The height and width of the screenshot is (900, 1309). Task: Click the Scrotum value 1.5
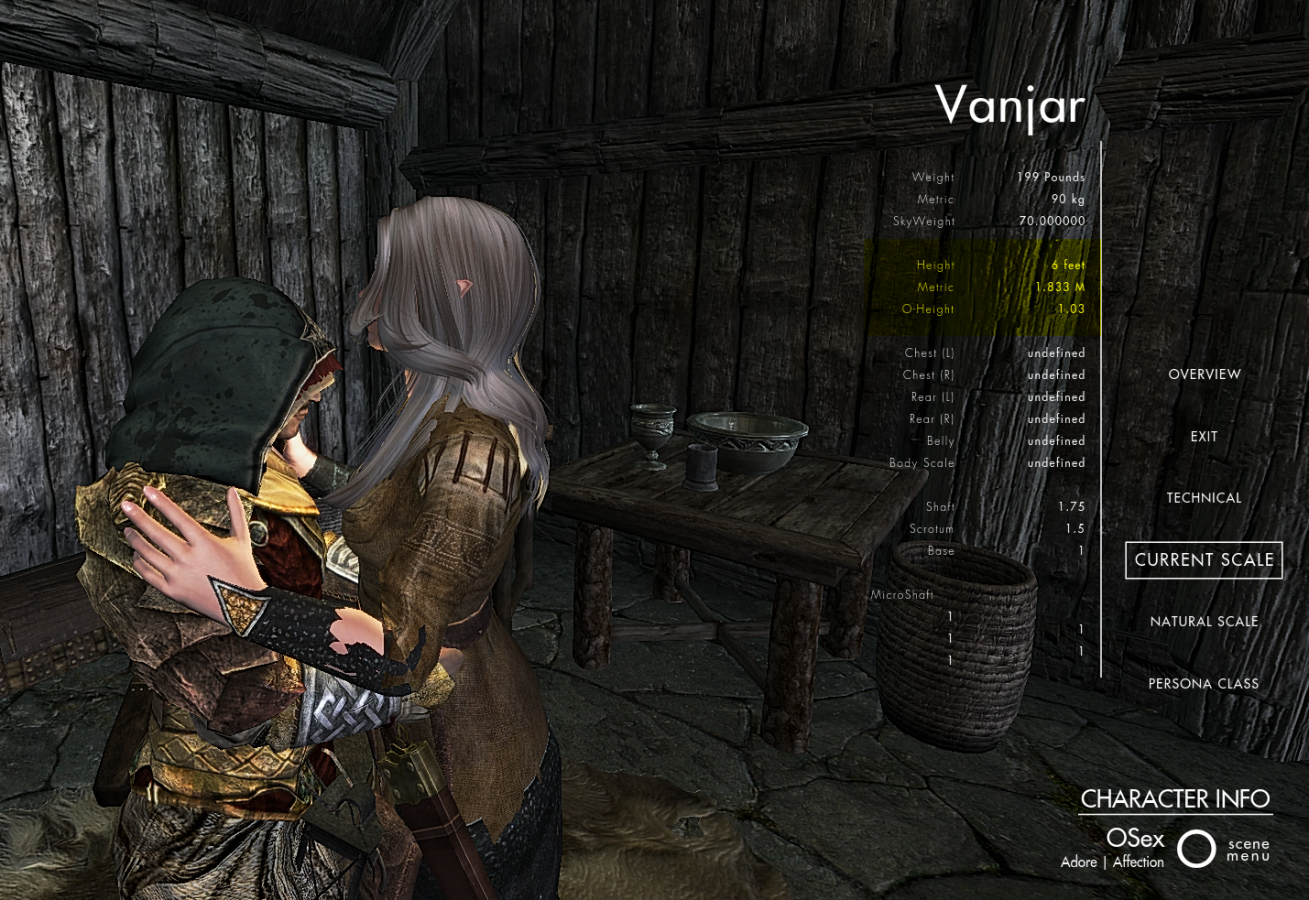(1075, 528)
